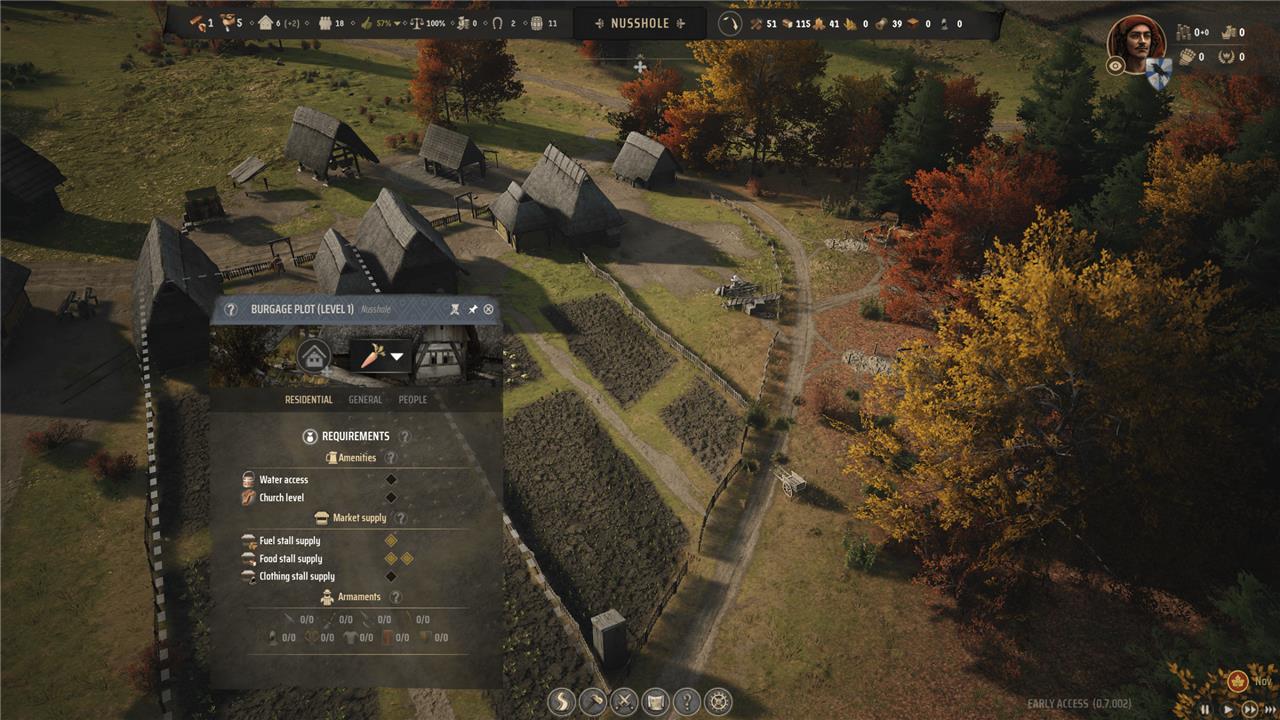Open the question mark help menu
Image resolution: width=1280 pixels, height=720 pixels.
[686, 702]
